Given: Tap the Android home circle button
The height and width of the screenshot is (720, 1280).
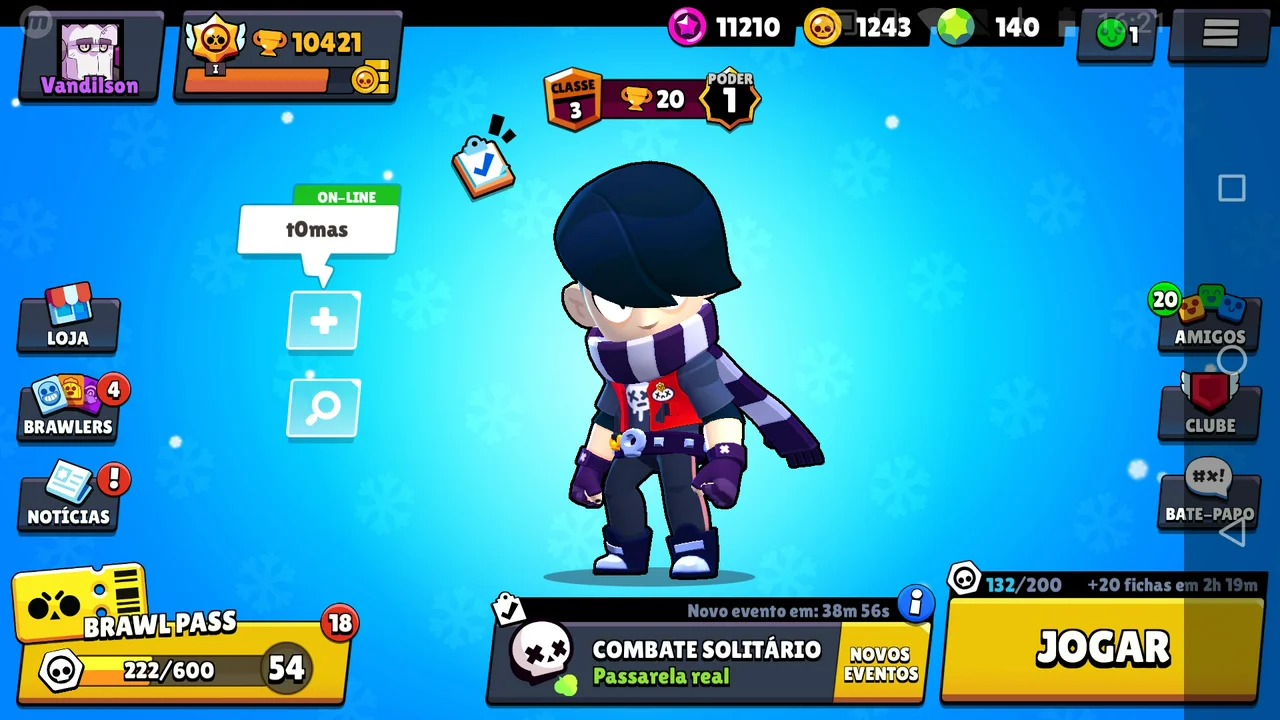Looking at the screenshot, I should coord(1232,360).
